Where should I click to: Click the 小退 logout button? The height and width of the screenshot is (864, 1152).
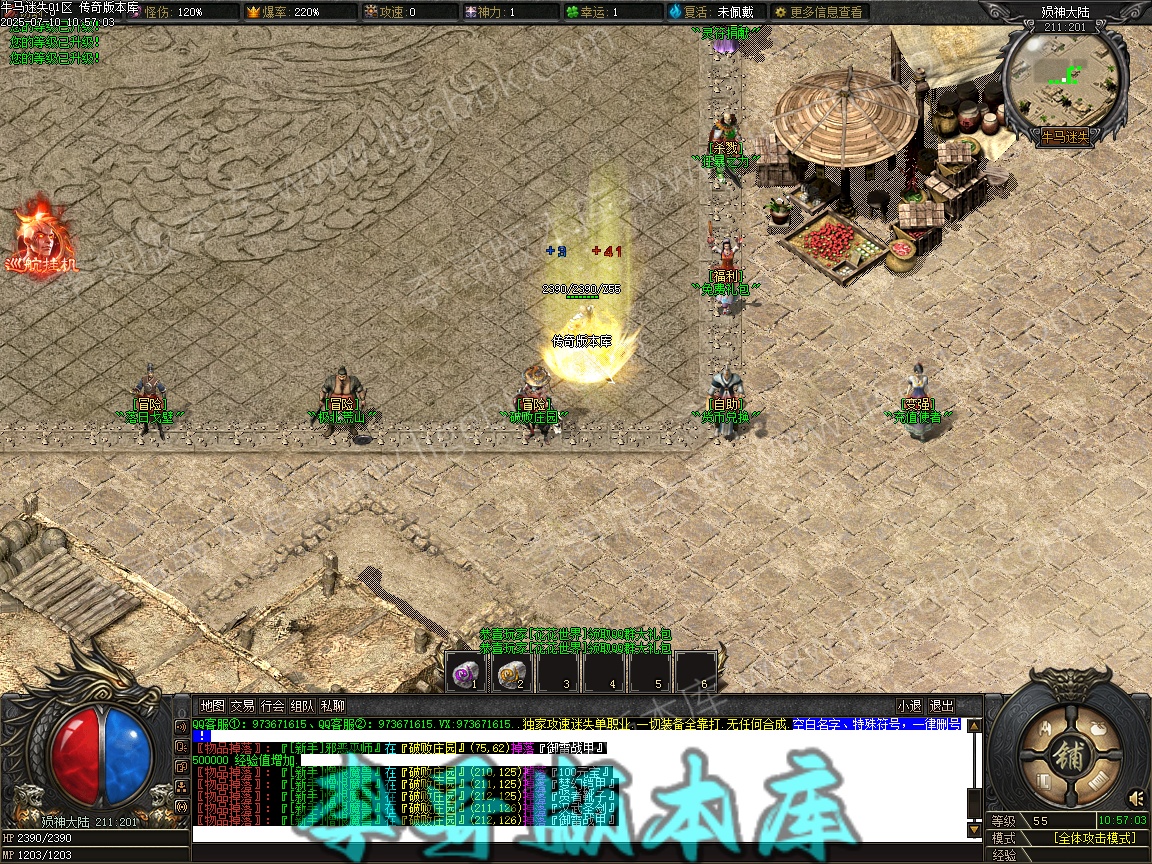pyautogui.click(x=909, y=705)
